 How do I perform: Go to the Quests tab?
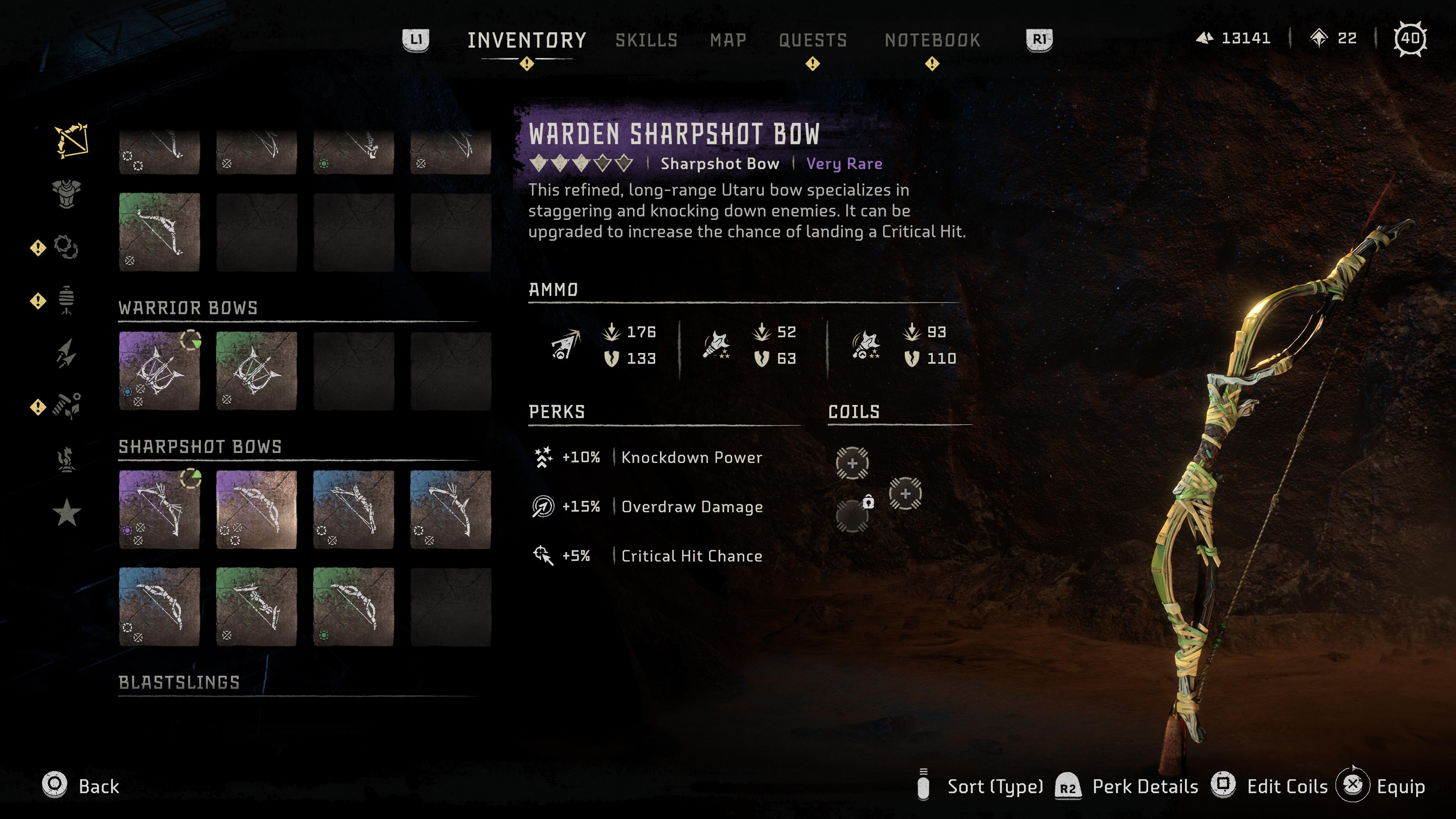[x=813, y=40]
